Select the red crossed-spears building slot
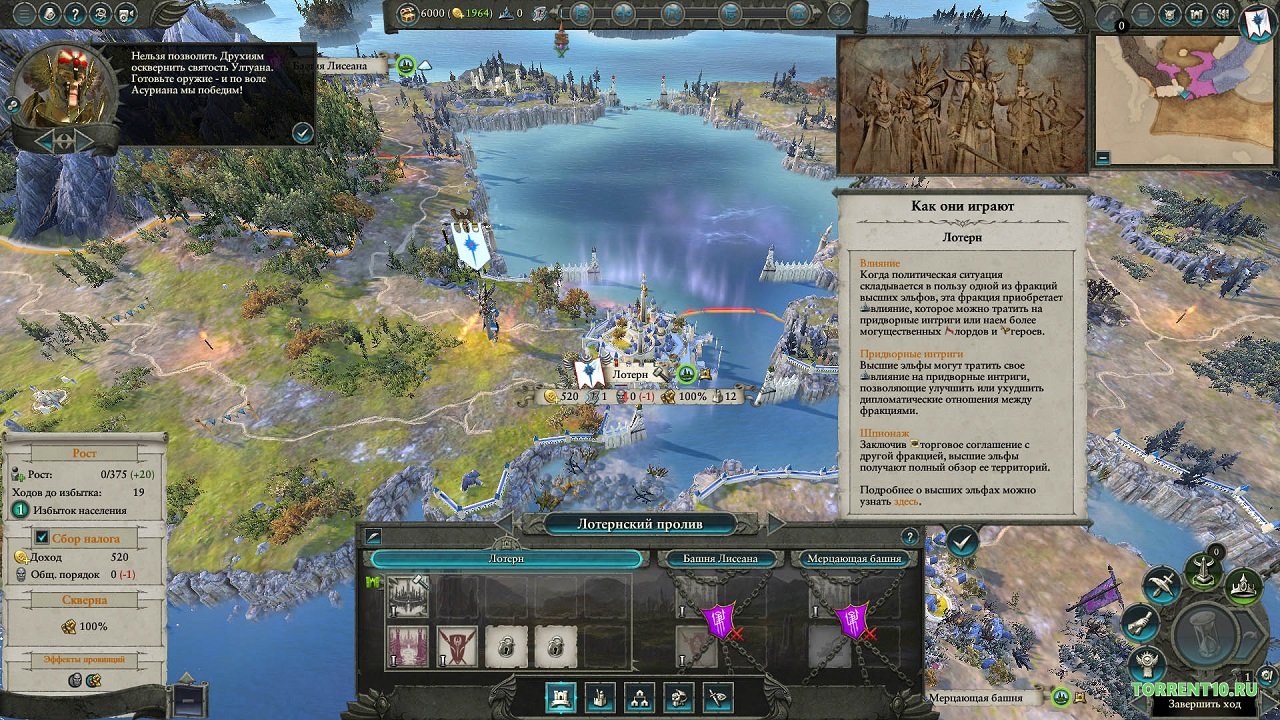This screenshot has height=720, width=1280. (457, 647)
